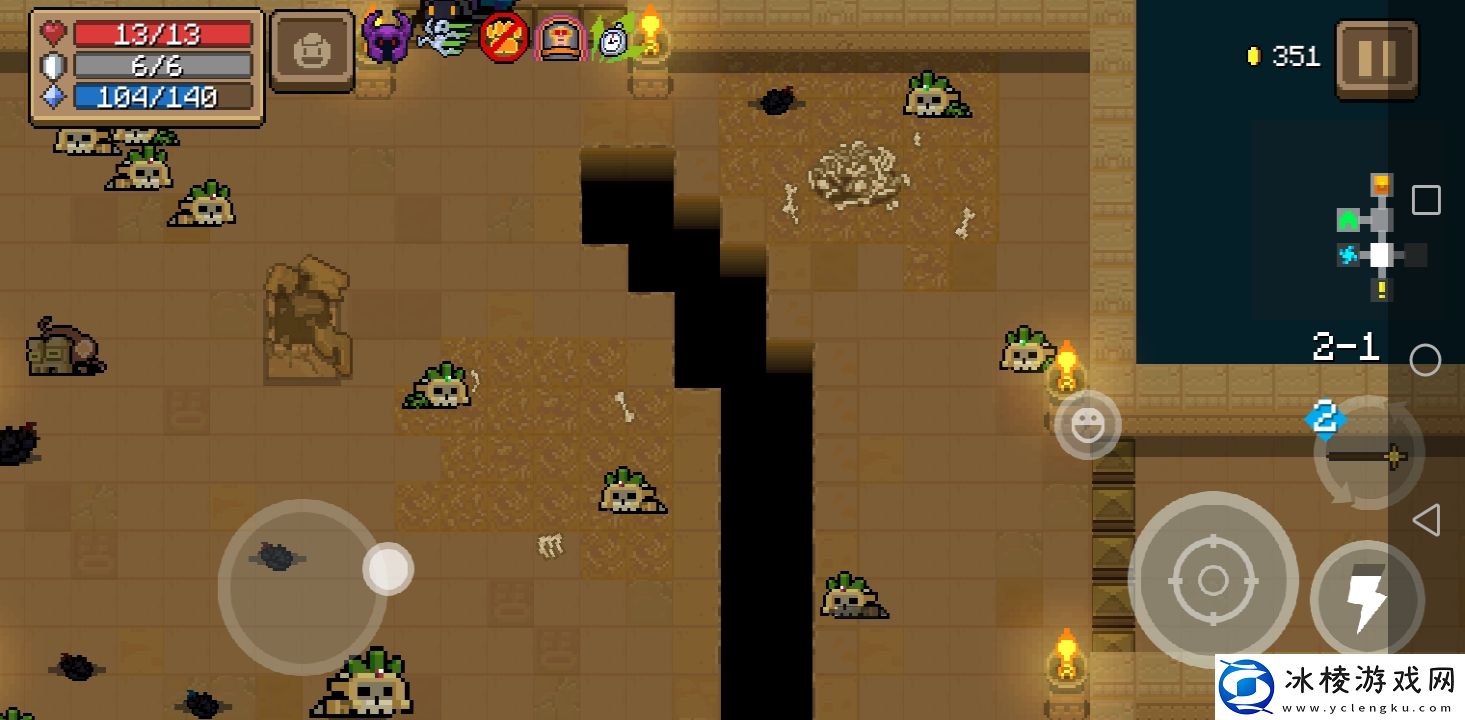Open the dungeon minimap
This screenshot has height=720, width=1465.
(x=1380, y=238)
